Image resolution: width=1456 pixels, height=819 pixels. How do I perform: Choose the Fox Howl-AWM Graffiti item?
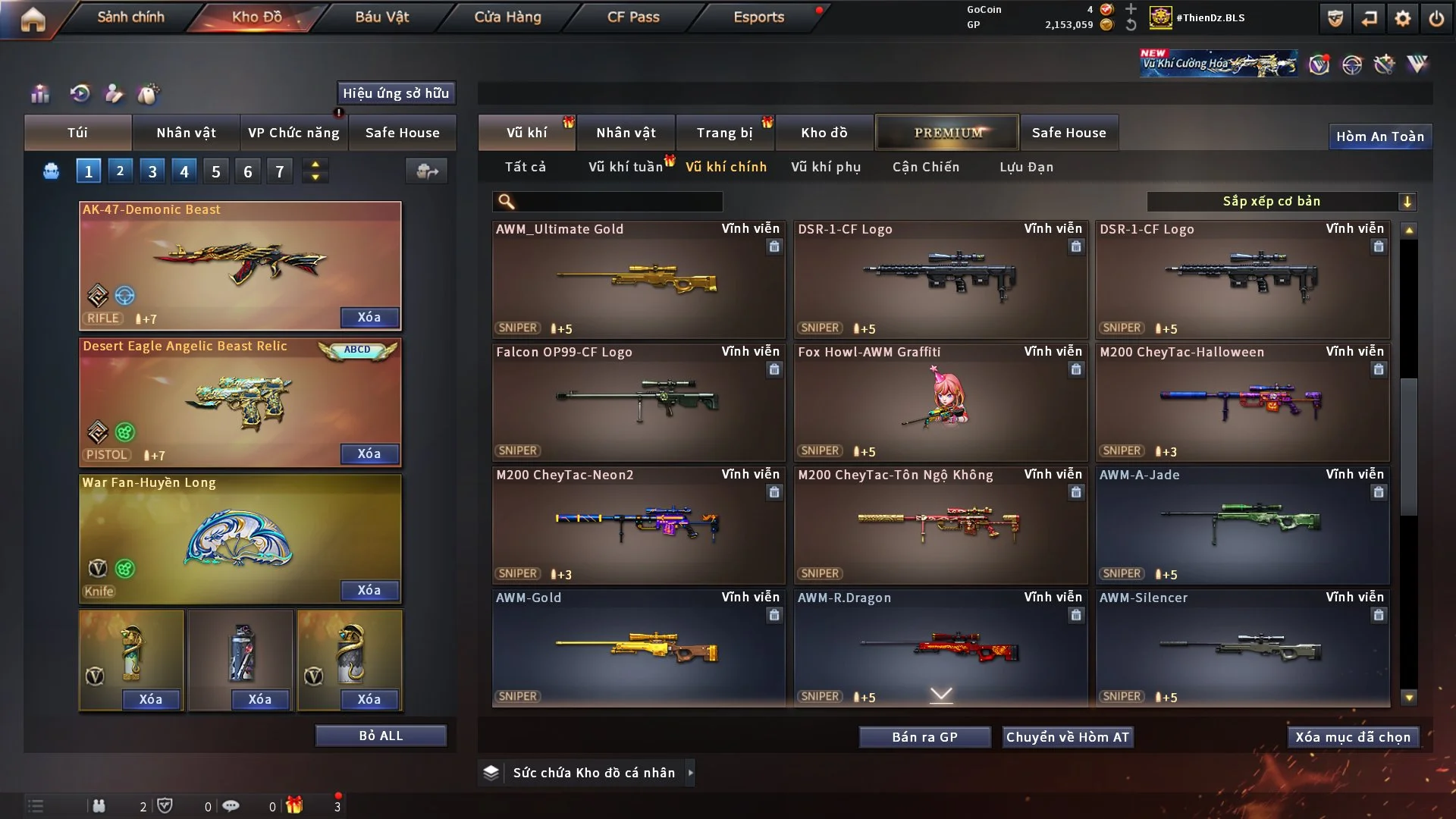(940, 402)
